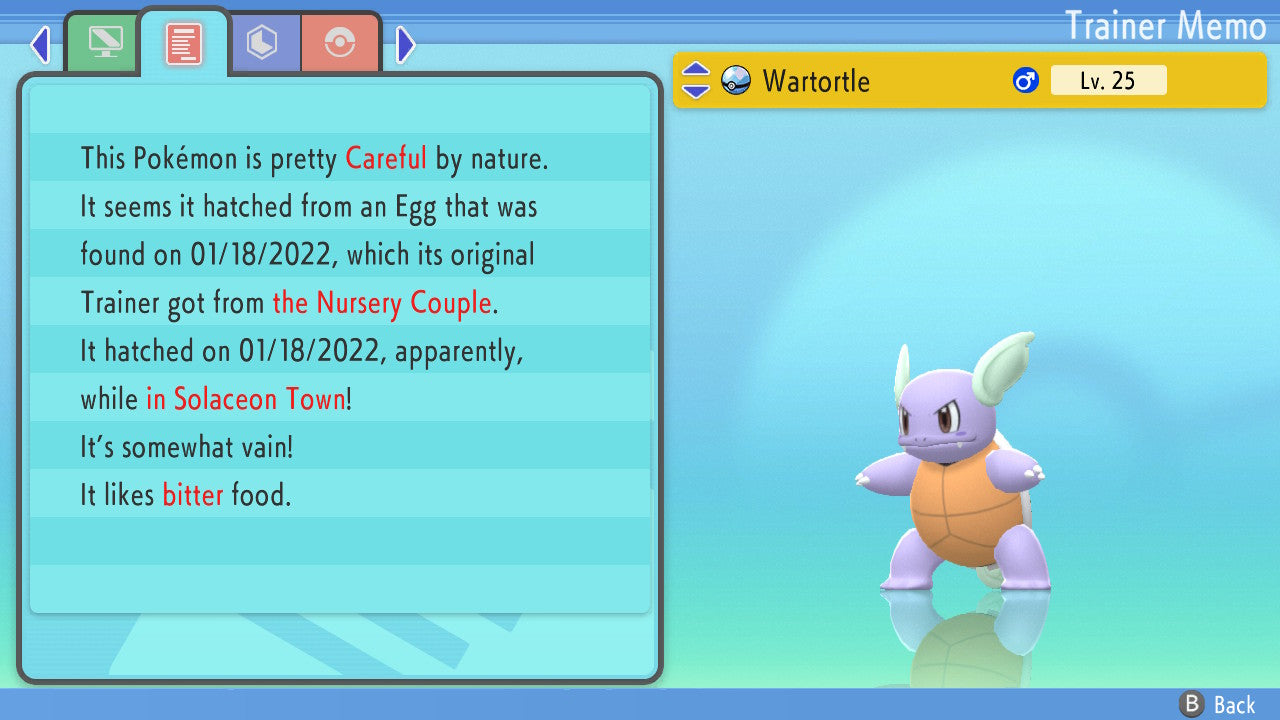Click the up arrow beside Wartortle's name

[695, 71]
